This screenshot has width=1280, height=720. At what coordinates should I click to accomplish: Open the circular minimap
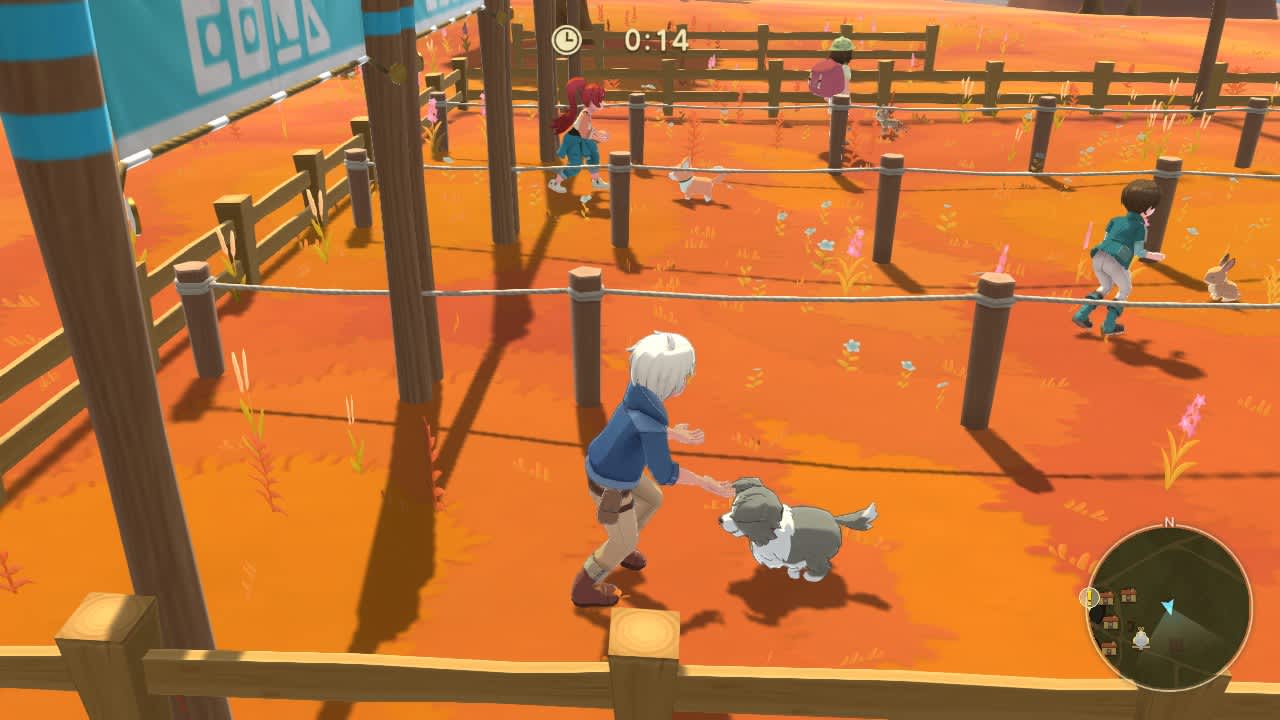point(1168,607)
